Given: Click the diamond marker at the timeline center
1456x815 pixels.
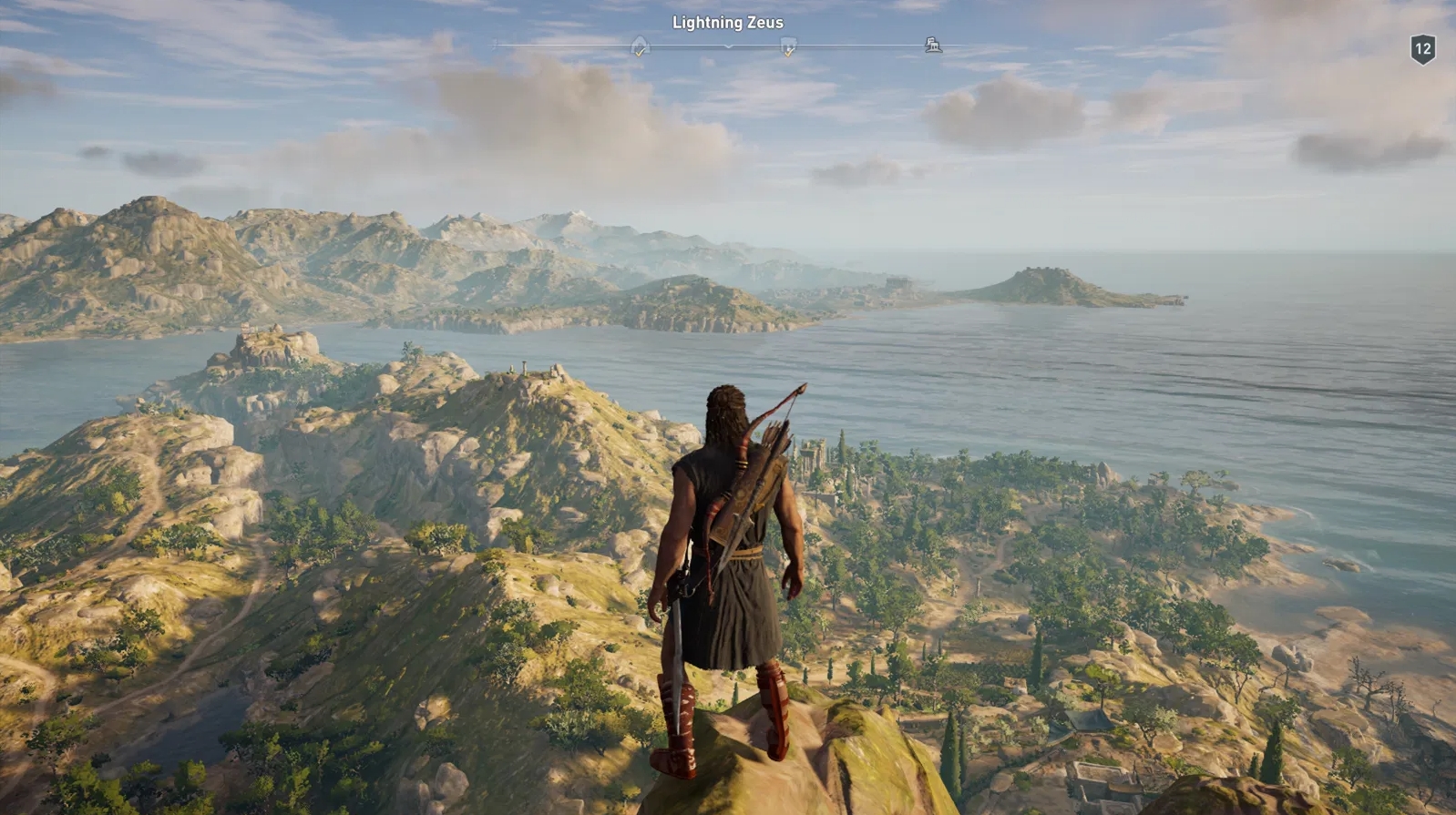Looking at the screenshot, I should (x=729, y=46).
